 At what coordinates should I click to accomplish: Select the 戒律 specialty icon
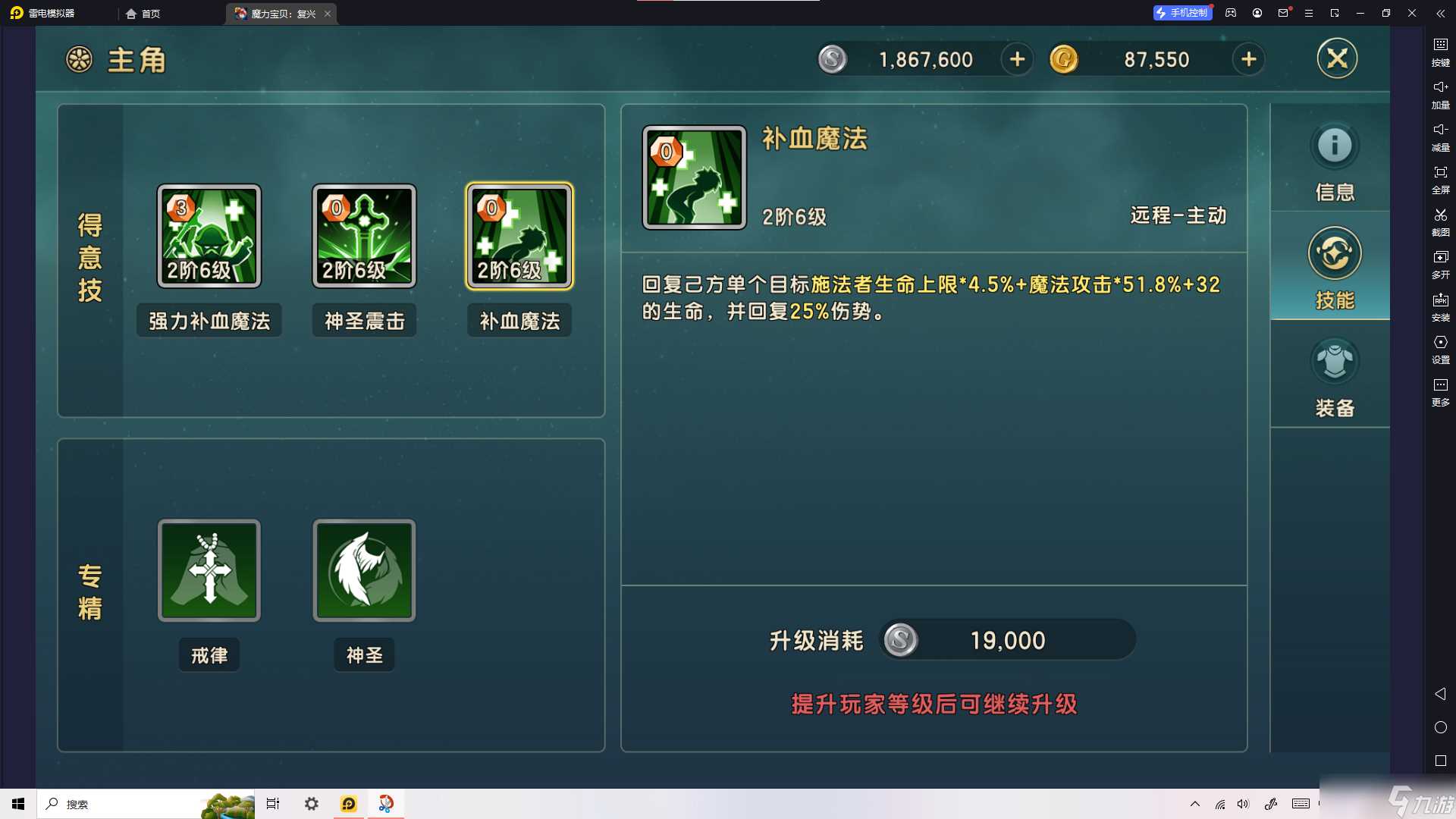click(x=209, y=570)
